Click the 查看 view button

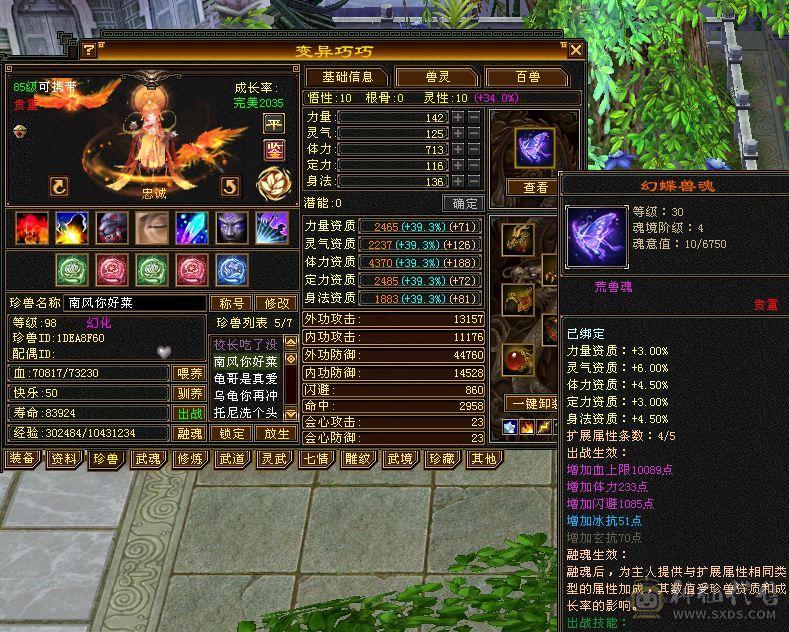pyautogui.click(x=535, y=187)
